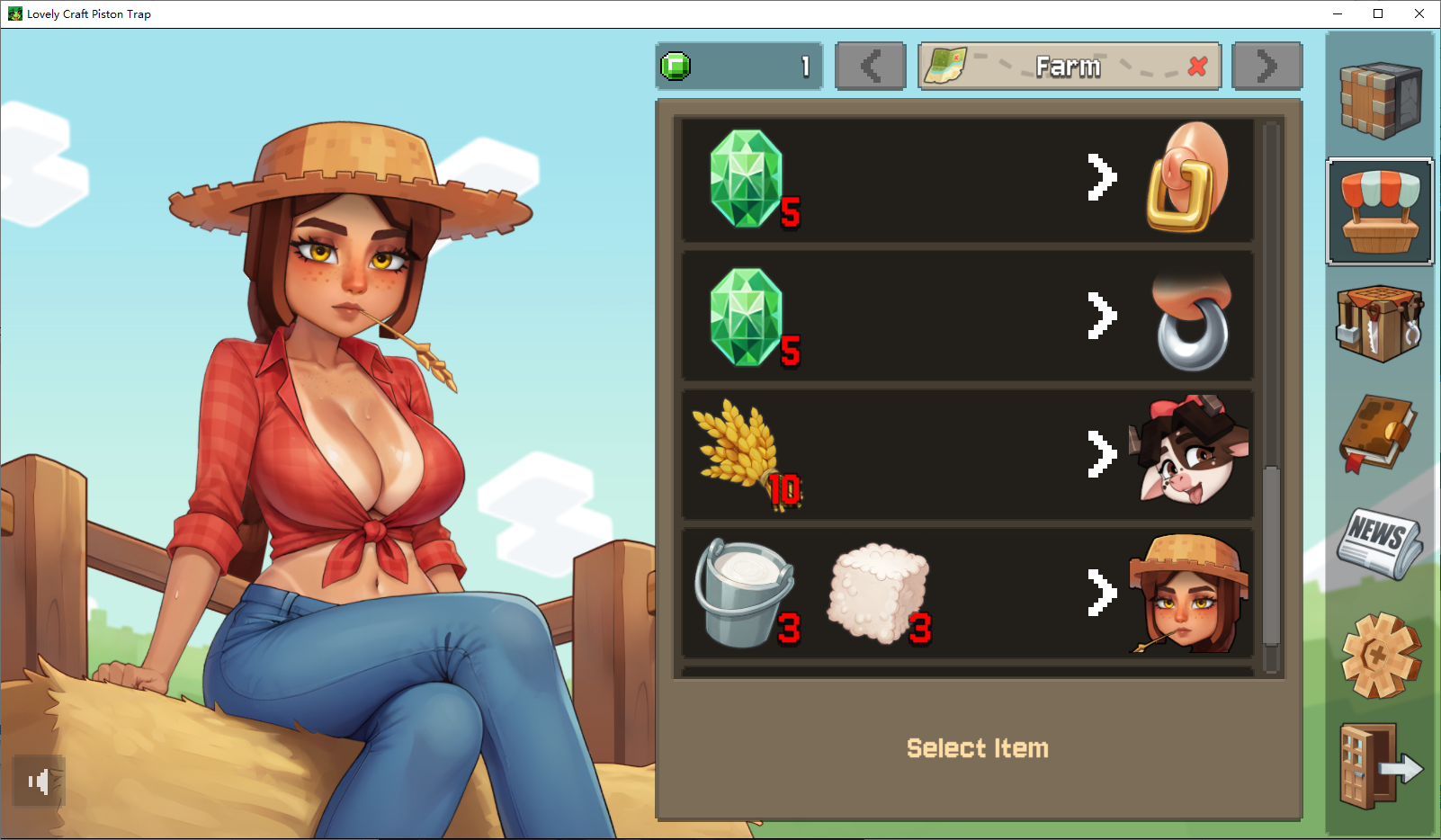Click the Farm map location label
1441x840 pixels.
click(1068, 67)
